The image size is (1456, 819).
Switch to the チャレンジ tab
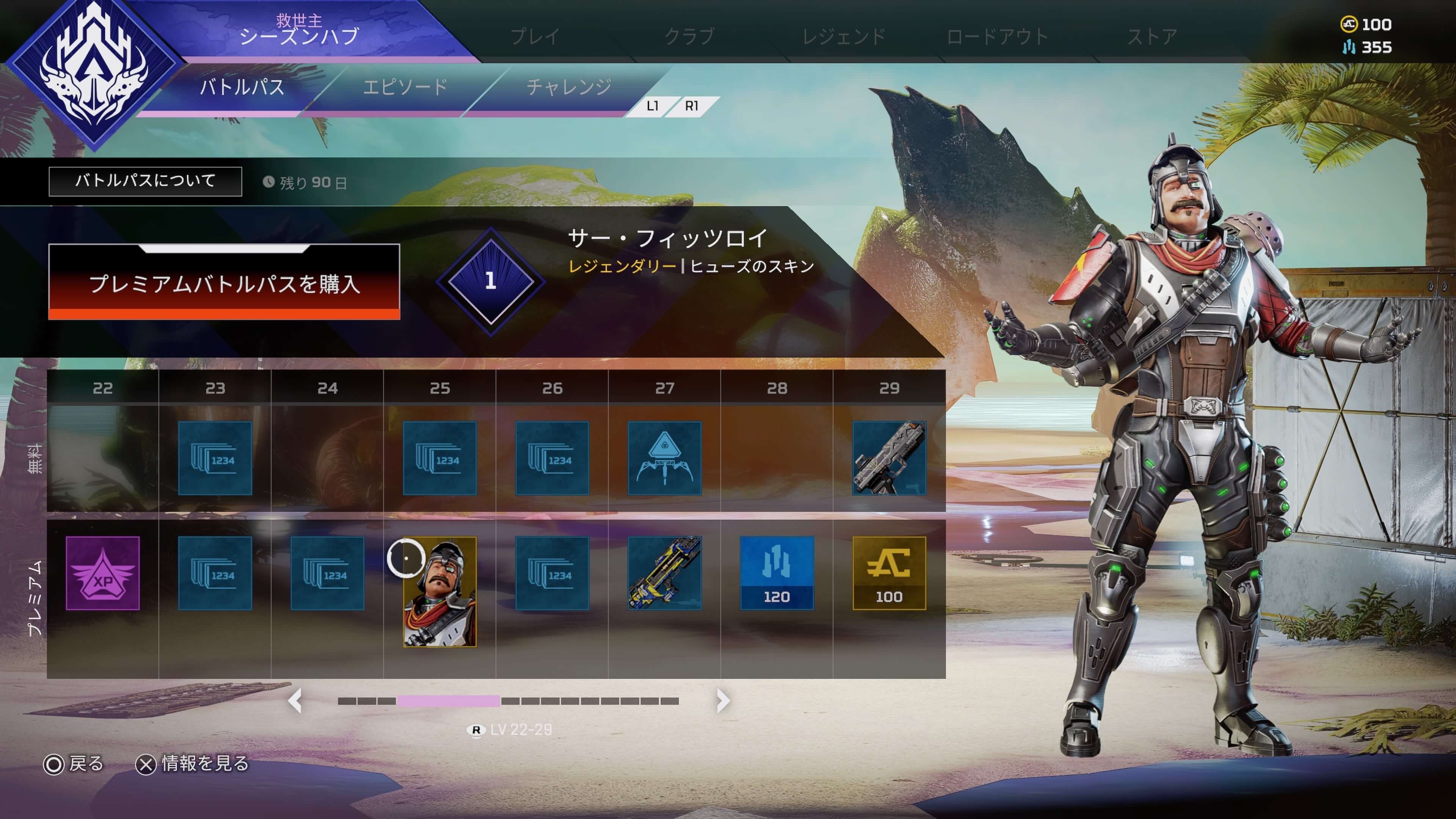(x=569, y=88)
